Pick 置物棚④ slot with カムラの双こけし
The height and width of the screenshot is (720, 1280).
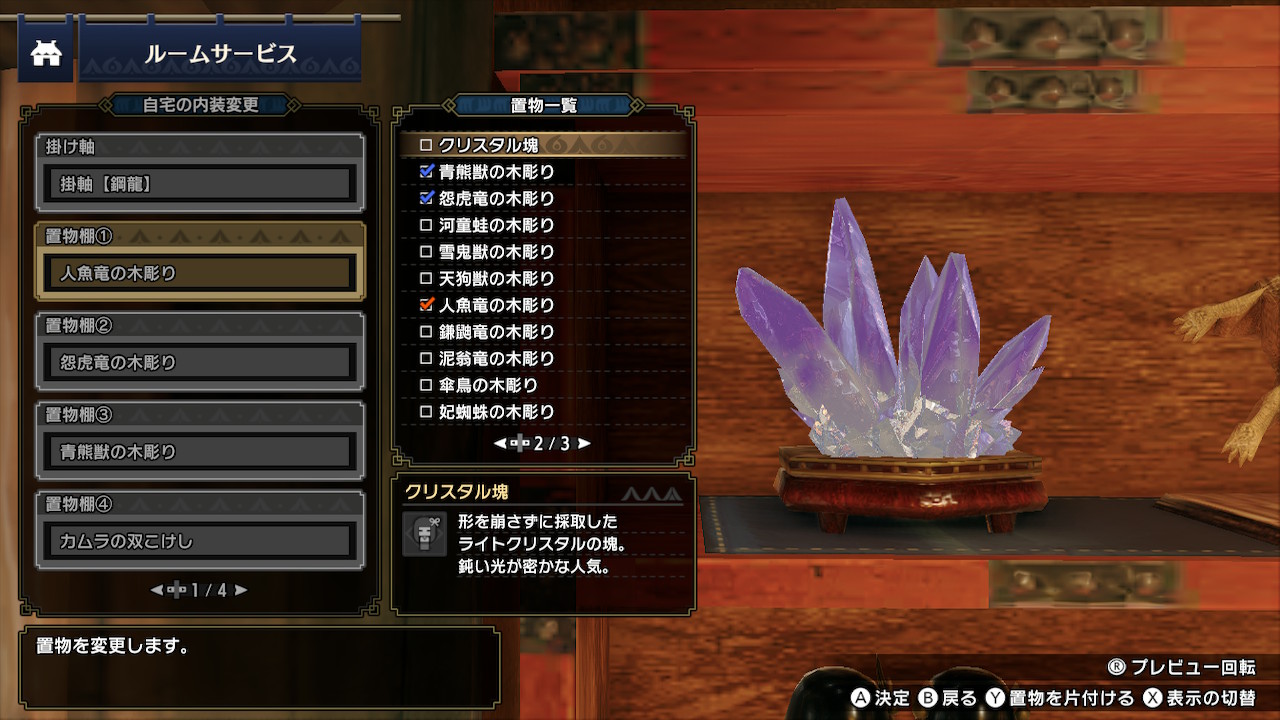(200, 541)
